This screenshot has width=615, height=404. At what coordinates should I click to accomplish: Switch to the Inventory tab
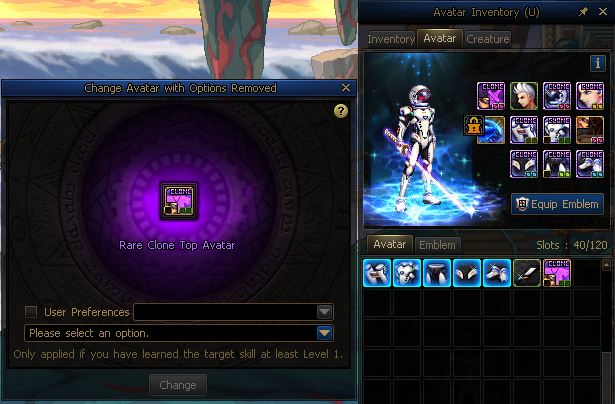[x=391, y=39]
